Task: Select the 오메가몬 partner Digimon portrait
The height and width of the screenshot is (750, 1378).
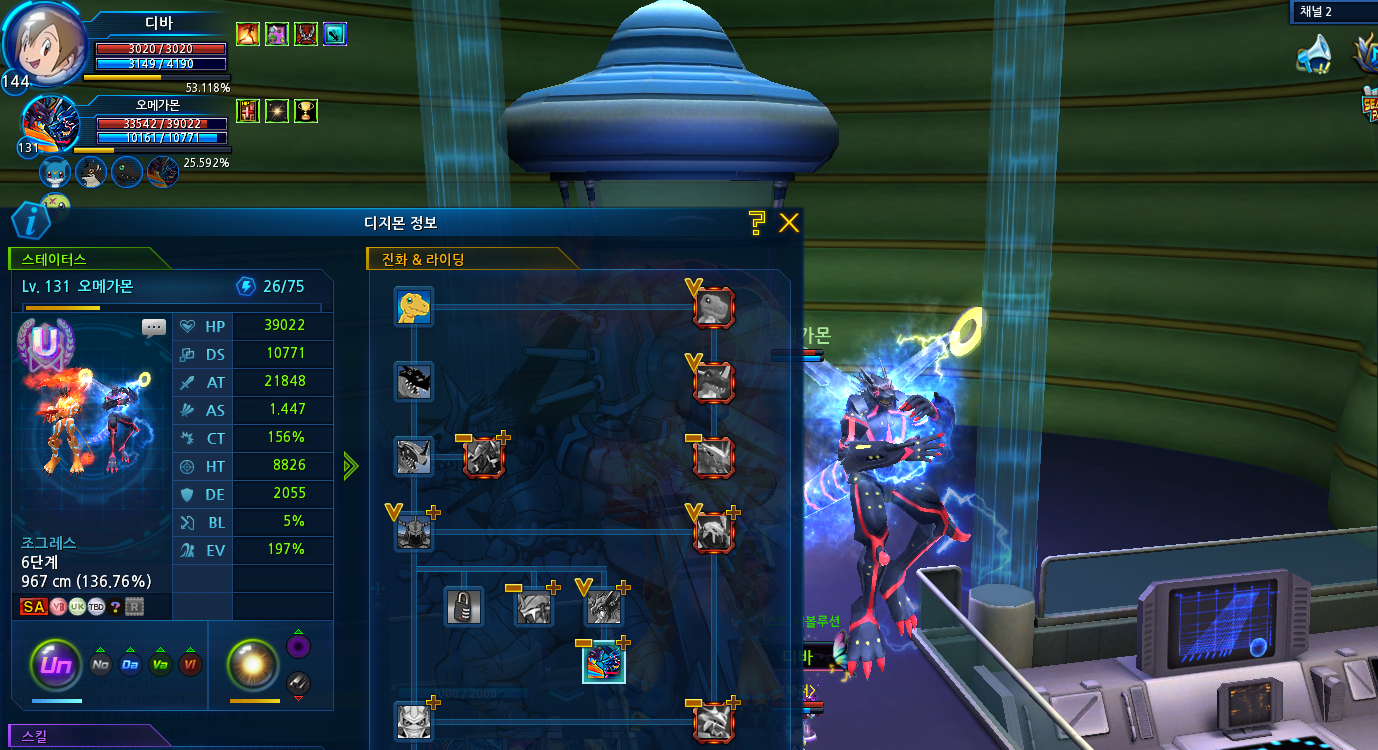Action: (x=50, y=123)
